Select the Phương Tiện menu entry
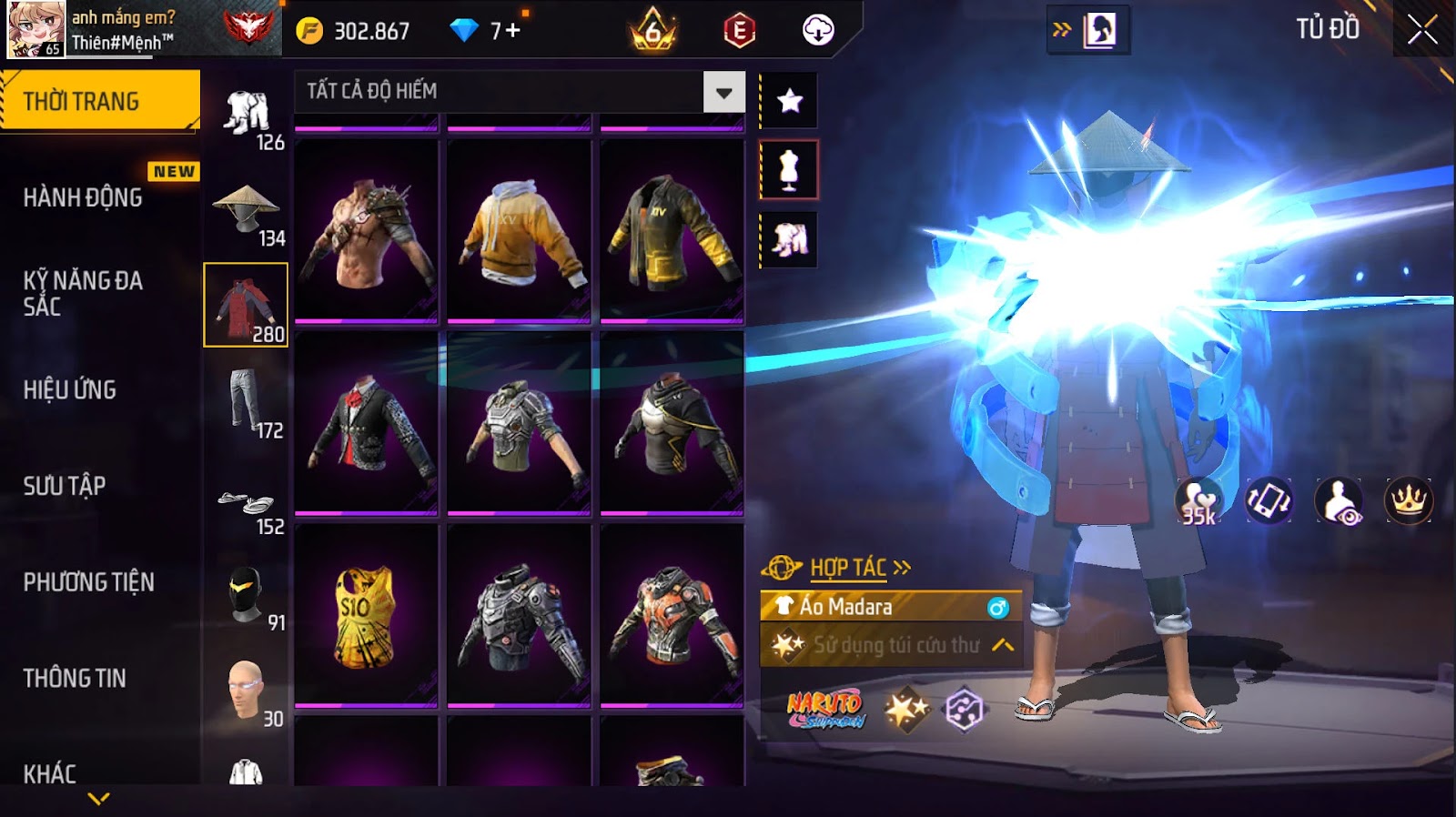 tap(89, 582)
